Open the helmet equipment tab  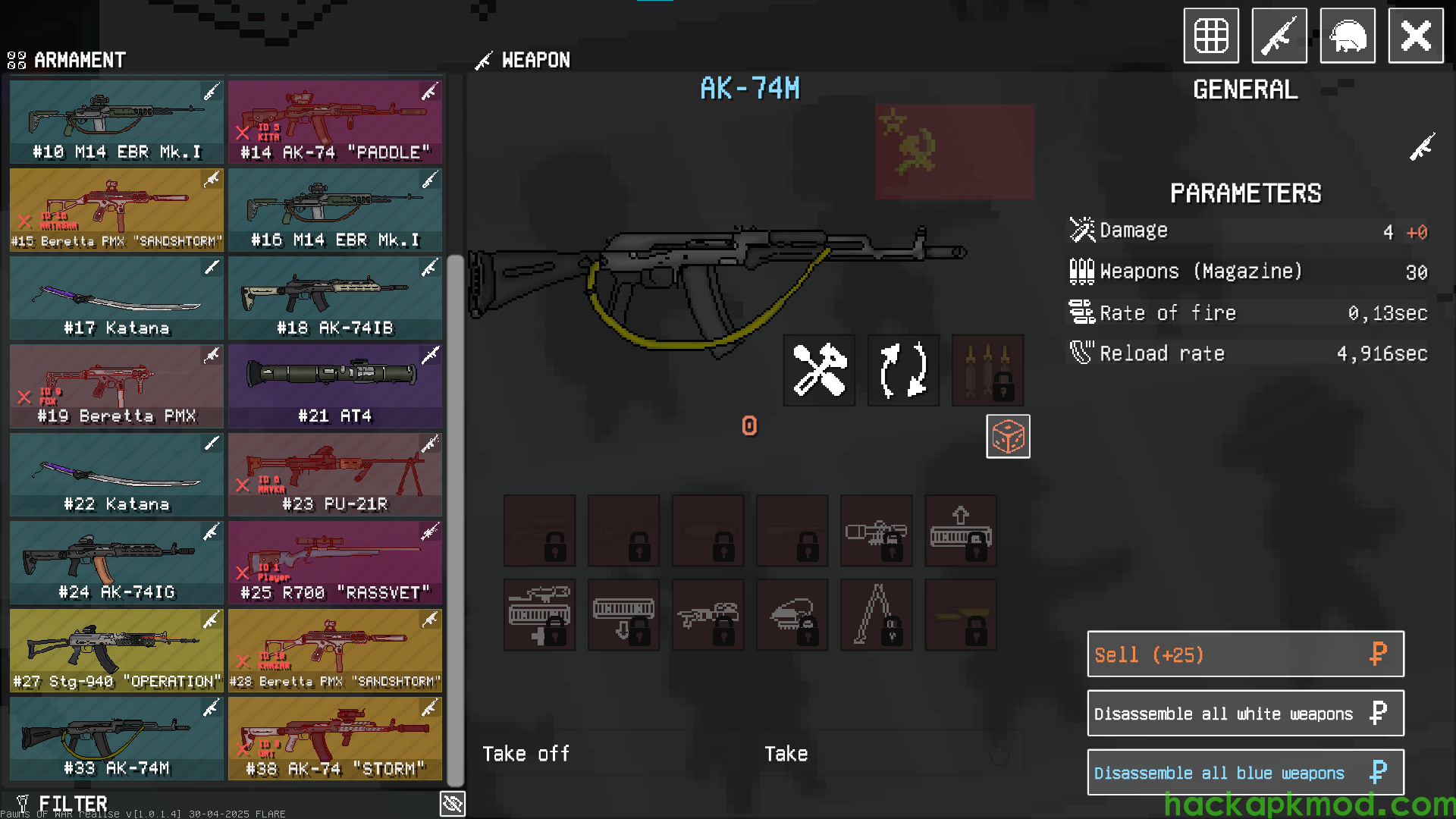[1347, 36]
